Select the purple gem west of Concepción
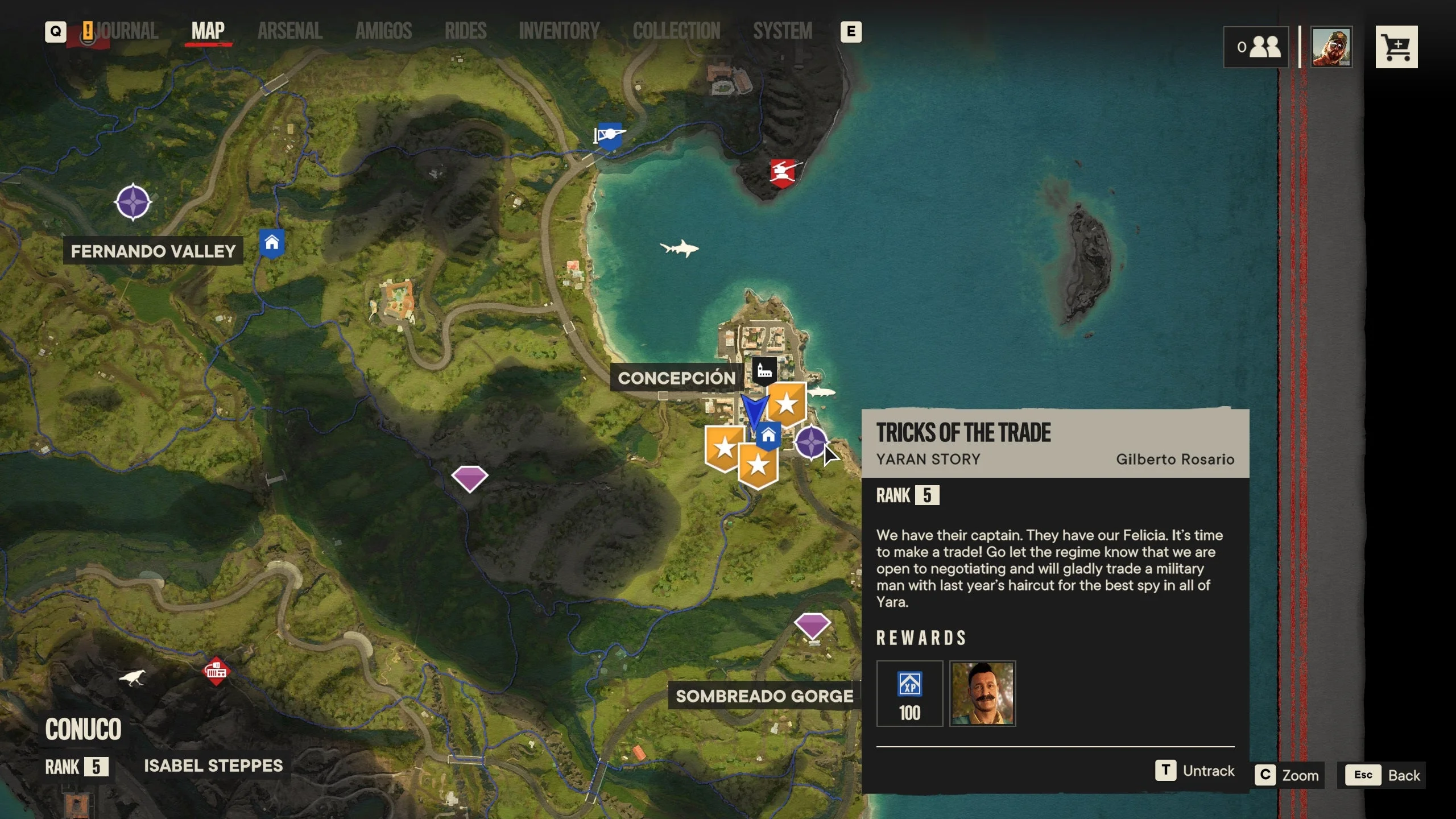1456x819 pixels. click(x=469, y=477)
